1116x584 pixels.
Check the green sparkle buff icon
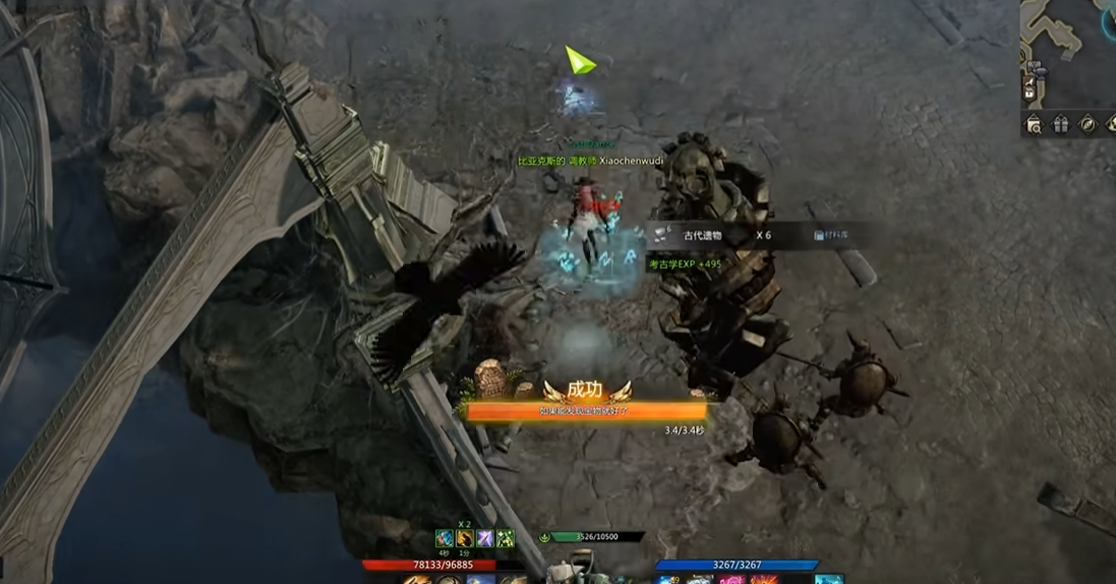(506, 539)
